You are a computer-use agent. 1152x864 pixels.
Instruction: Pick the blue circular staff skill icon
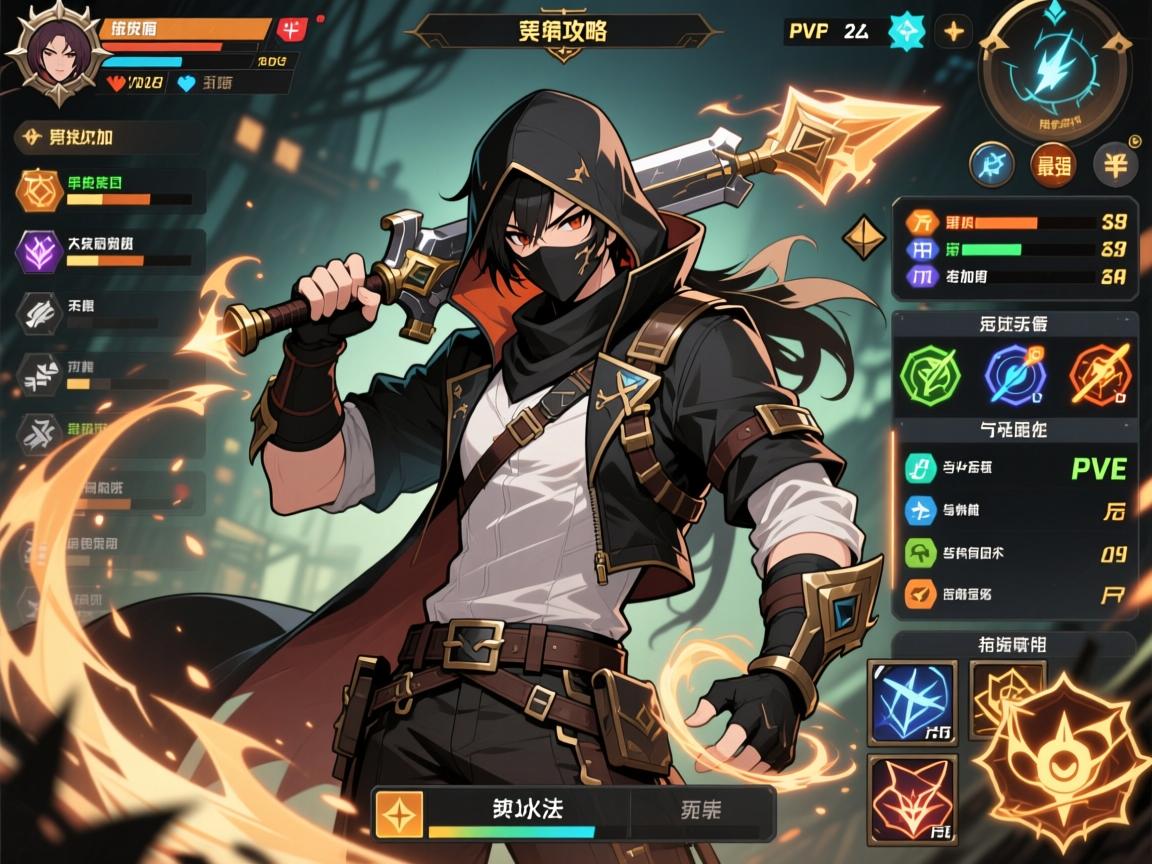click(1013, 373)
